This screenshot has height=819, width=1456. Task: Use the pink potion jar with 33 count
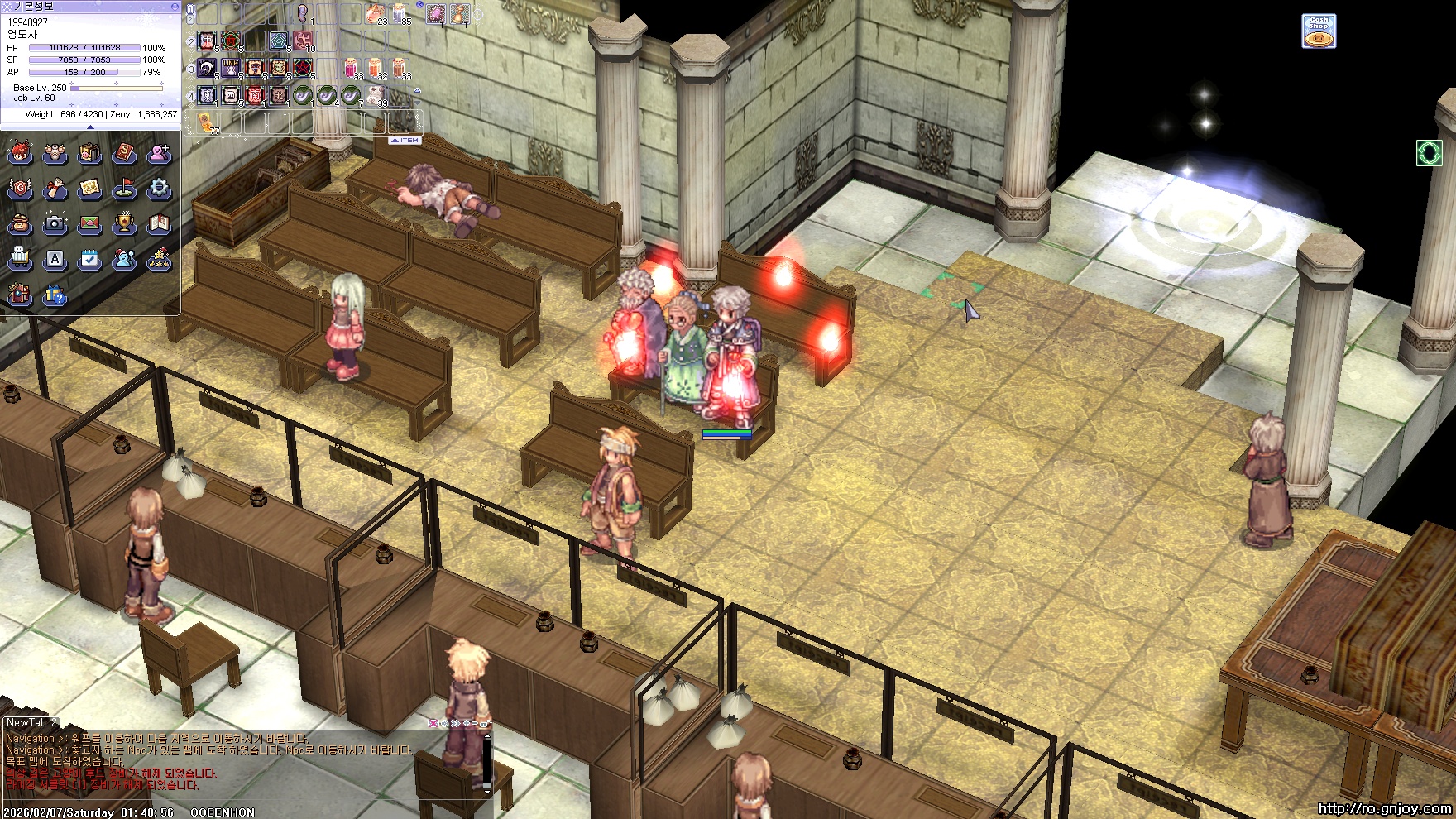[x=352, y=68]
